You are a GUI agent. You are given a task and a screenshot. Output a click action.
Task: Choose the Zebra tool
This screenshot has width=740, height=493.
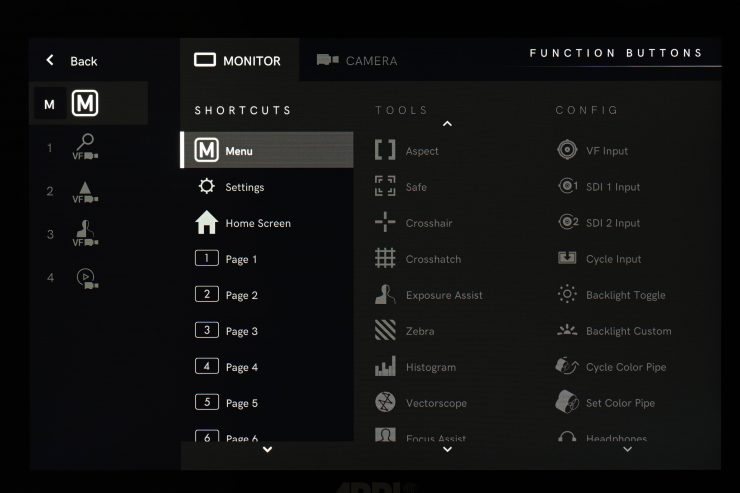(419, 331)
